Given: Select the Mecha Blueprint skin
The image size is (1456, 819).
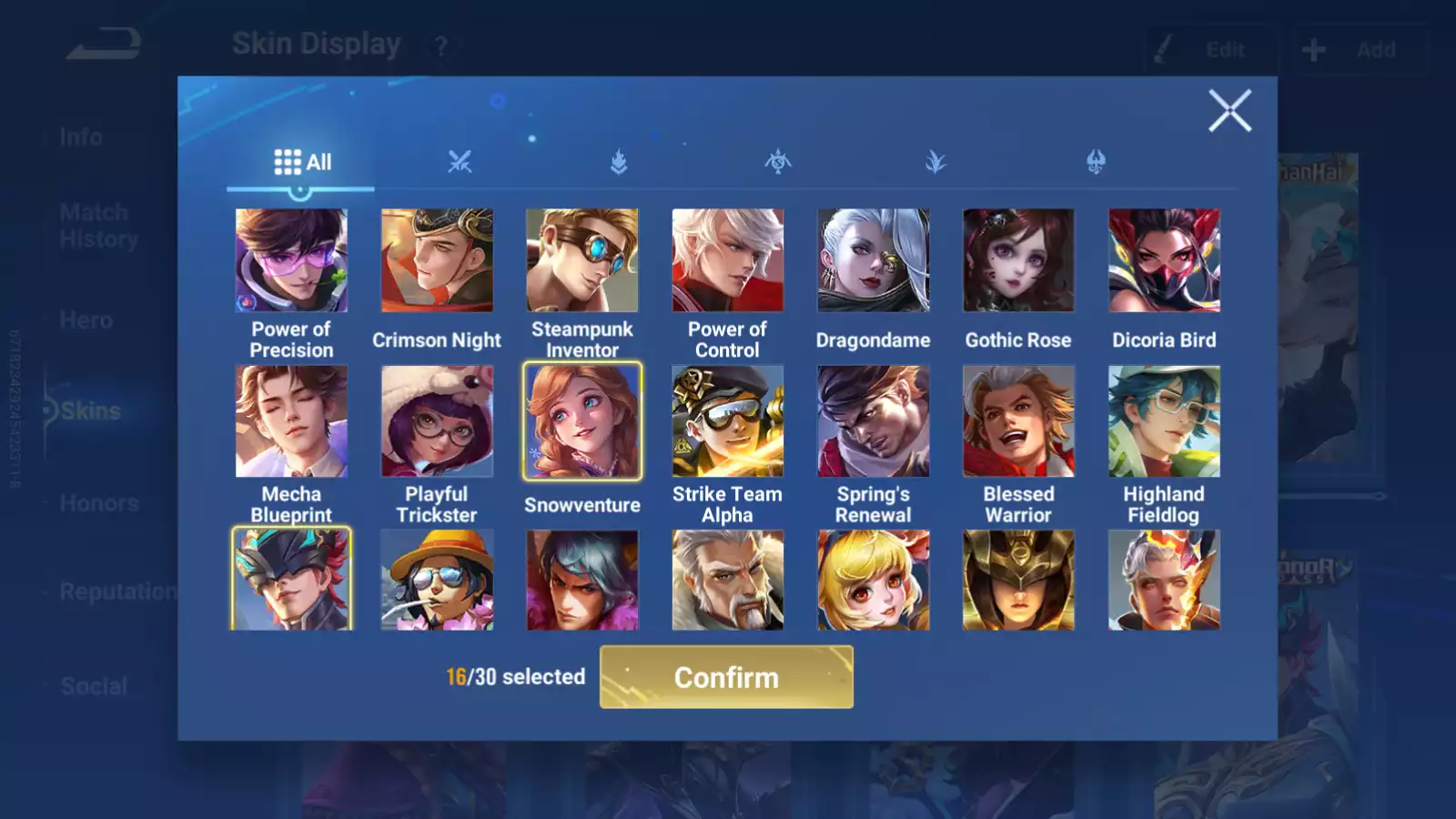Looking at the screenshot, I should tap(291, 421).
